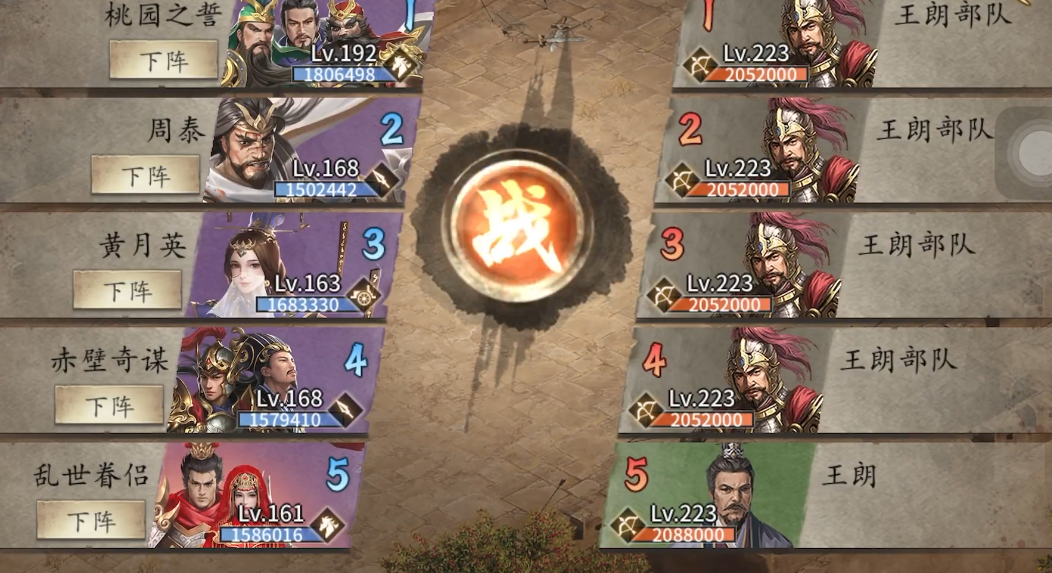Viewport: 1052px width, 573px height.
Task: Remove 乱世眷侣 via its 下阵 button
Action: (x=91, y=520)
